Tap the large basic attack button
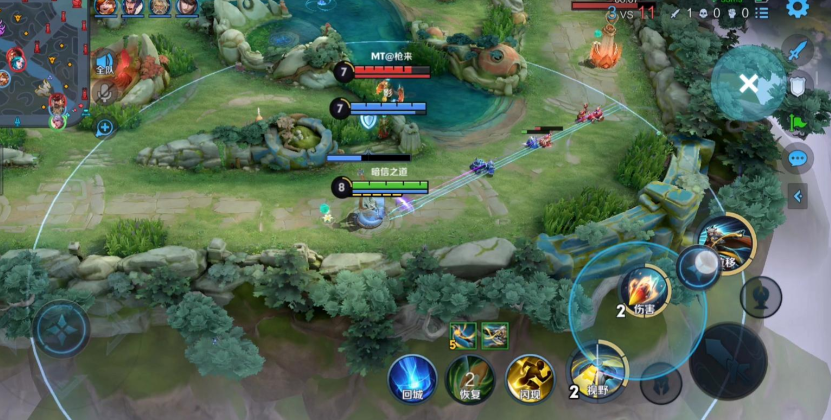 tap(728, 360)
